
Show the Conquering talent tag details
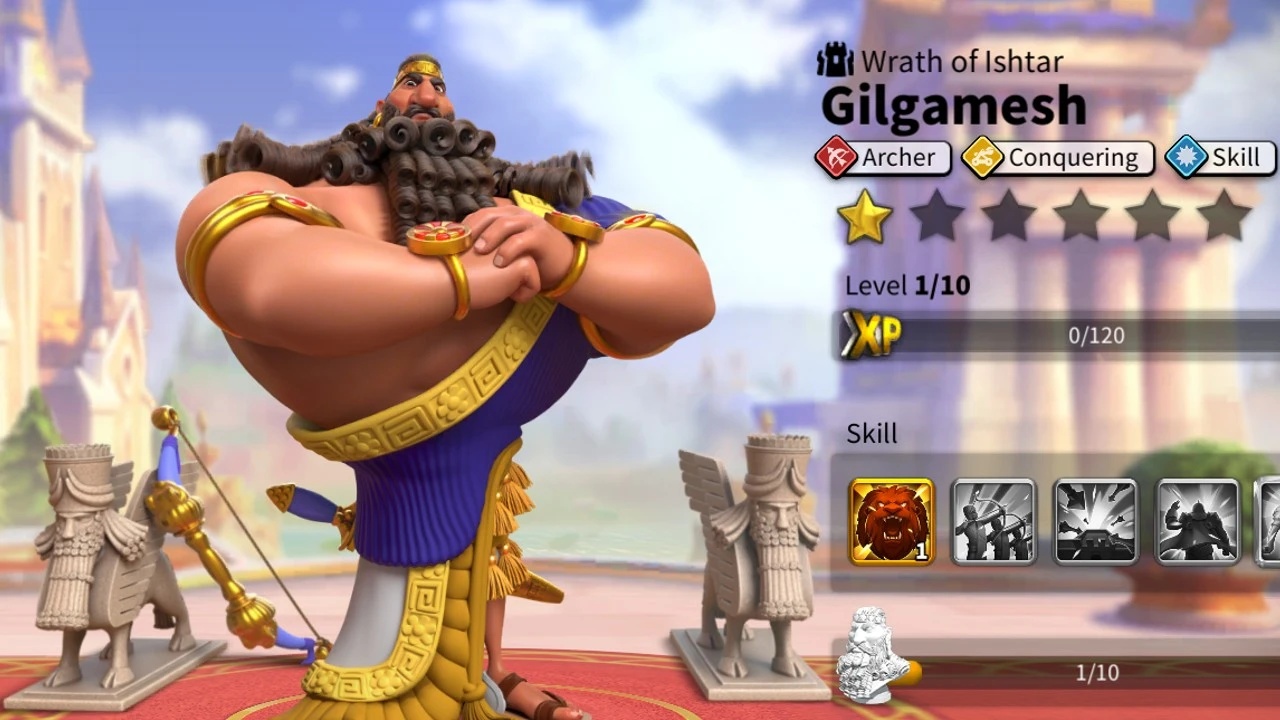[x=1057, y=158]
